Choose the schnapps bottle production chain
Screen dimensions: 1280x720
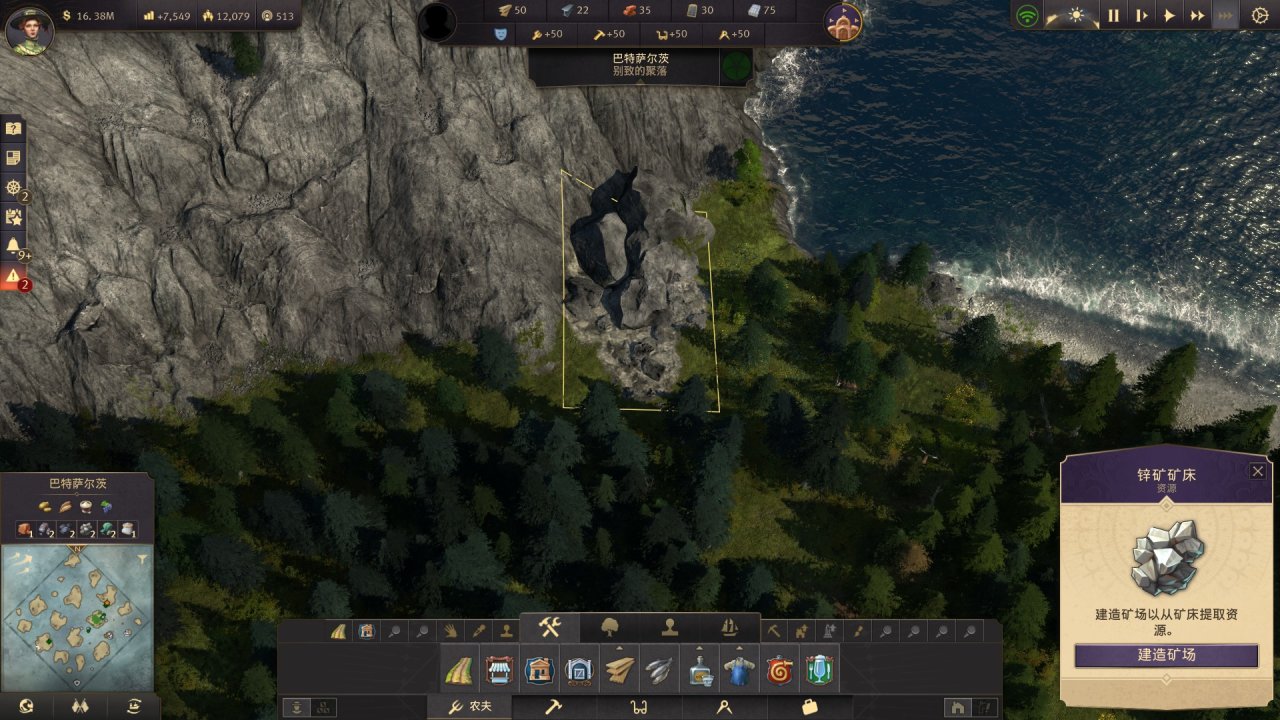coord(699,670)
